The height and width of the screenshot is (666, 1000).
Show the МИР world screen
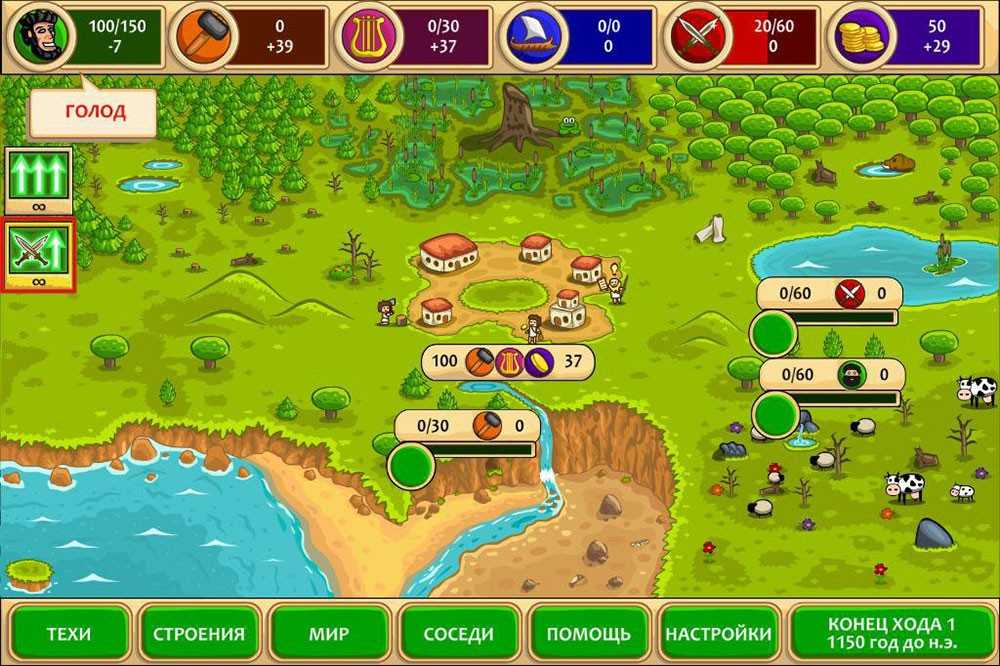tap(328, 633)
